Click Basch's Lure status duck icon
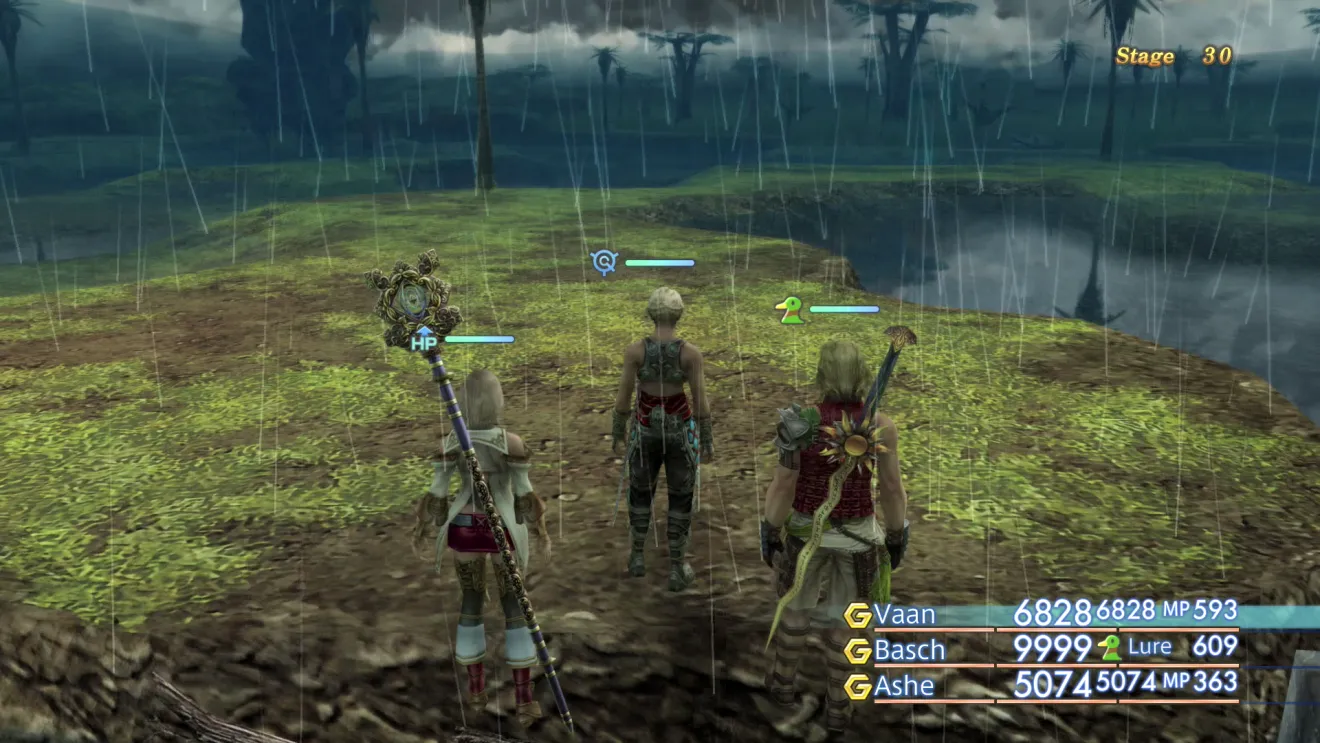Viewport: 1320px width, 743px height. click(x=1109, y=648)
